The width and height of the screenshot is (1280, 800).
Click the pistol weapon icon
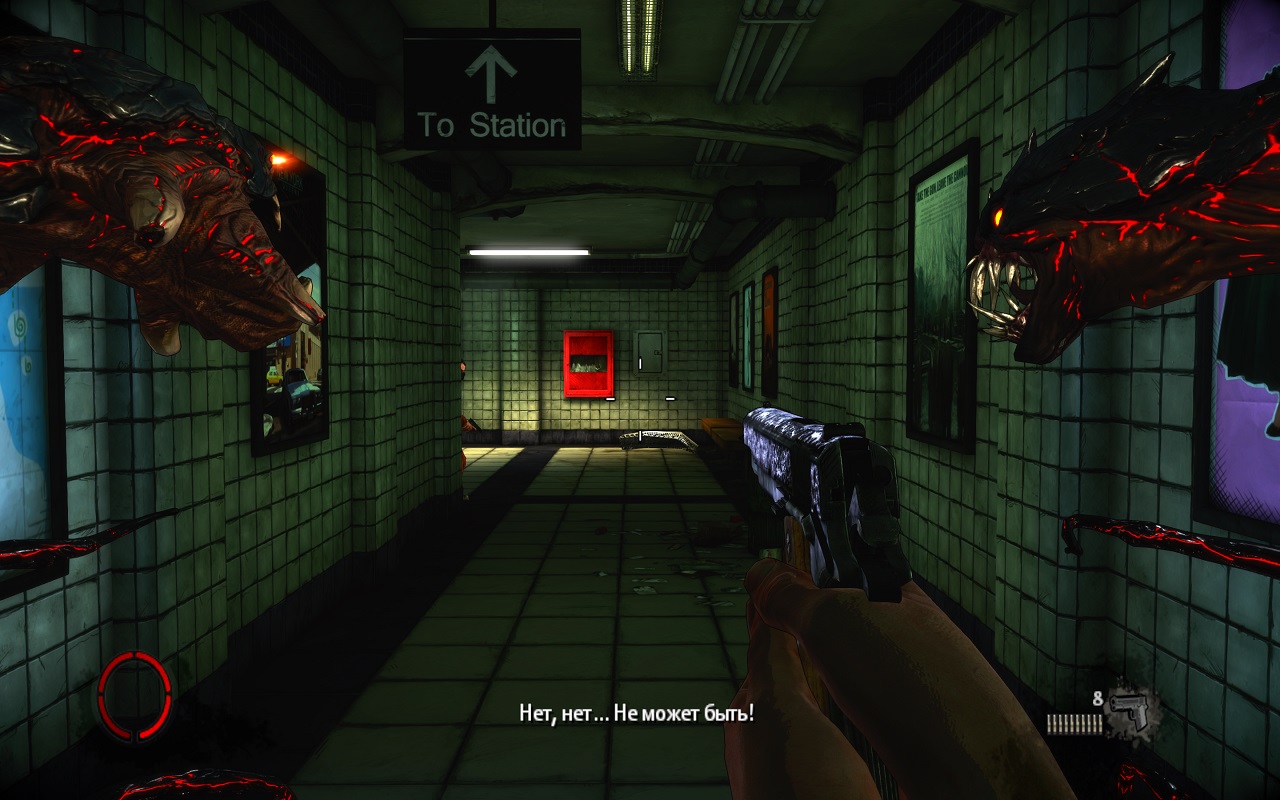coord(1131,709)
